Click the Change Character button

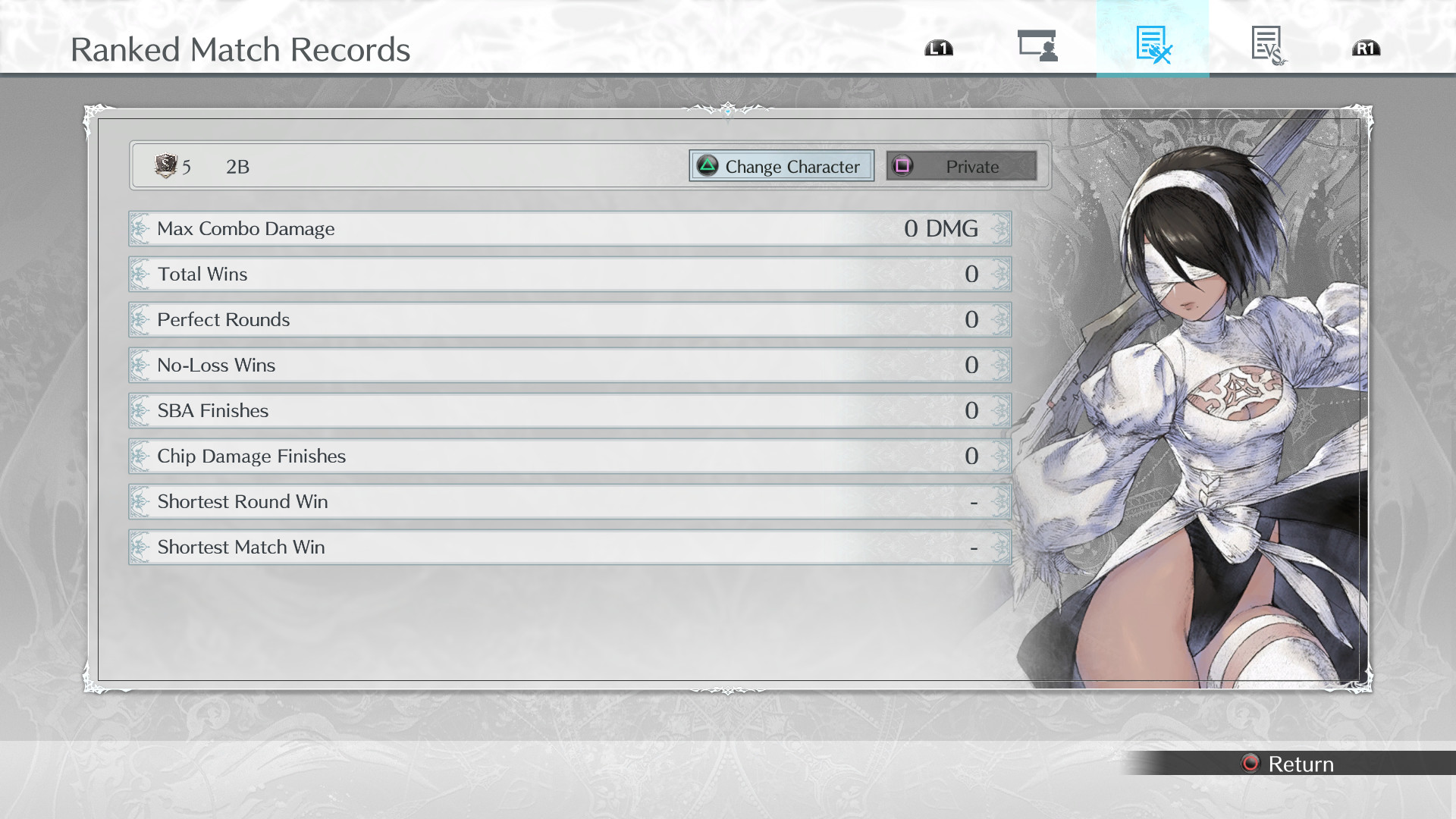[780, 166]
